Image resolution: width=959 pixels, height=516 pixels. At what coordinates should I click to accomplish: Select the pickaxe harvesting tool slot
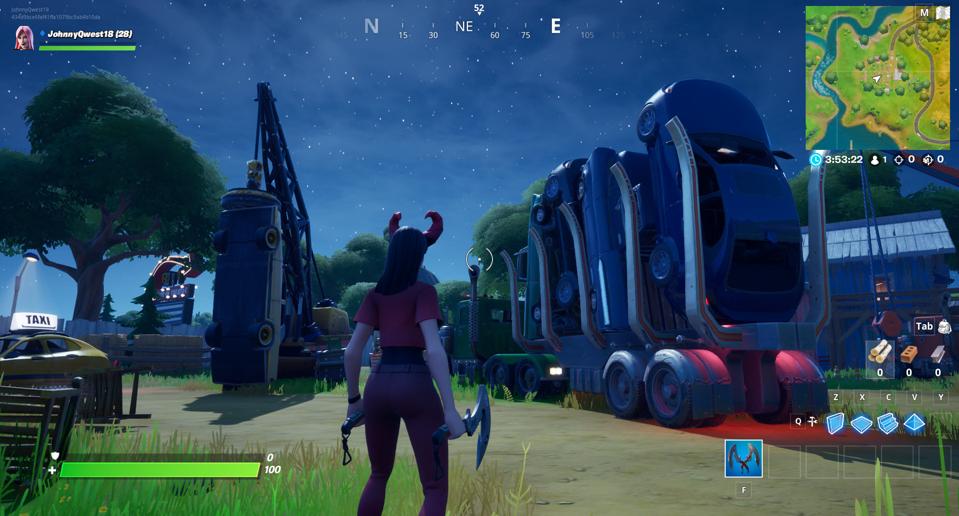coord(743,458)
